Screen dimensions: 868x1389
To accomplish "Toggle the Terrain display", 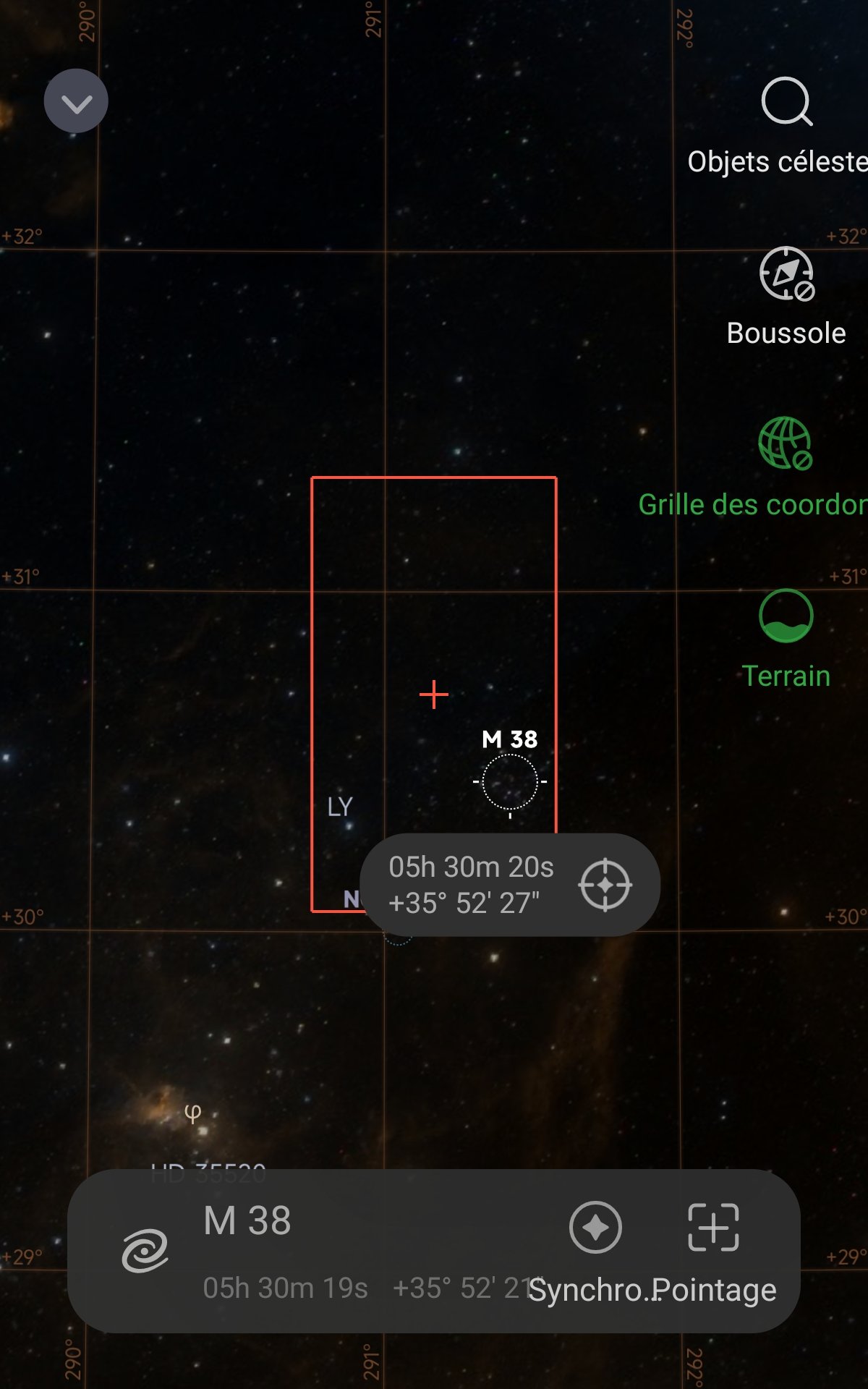I will click(x=786, y=616).
